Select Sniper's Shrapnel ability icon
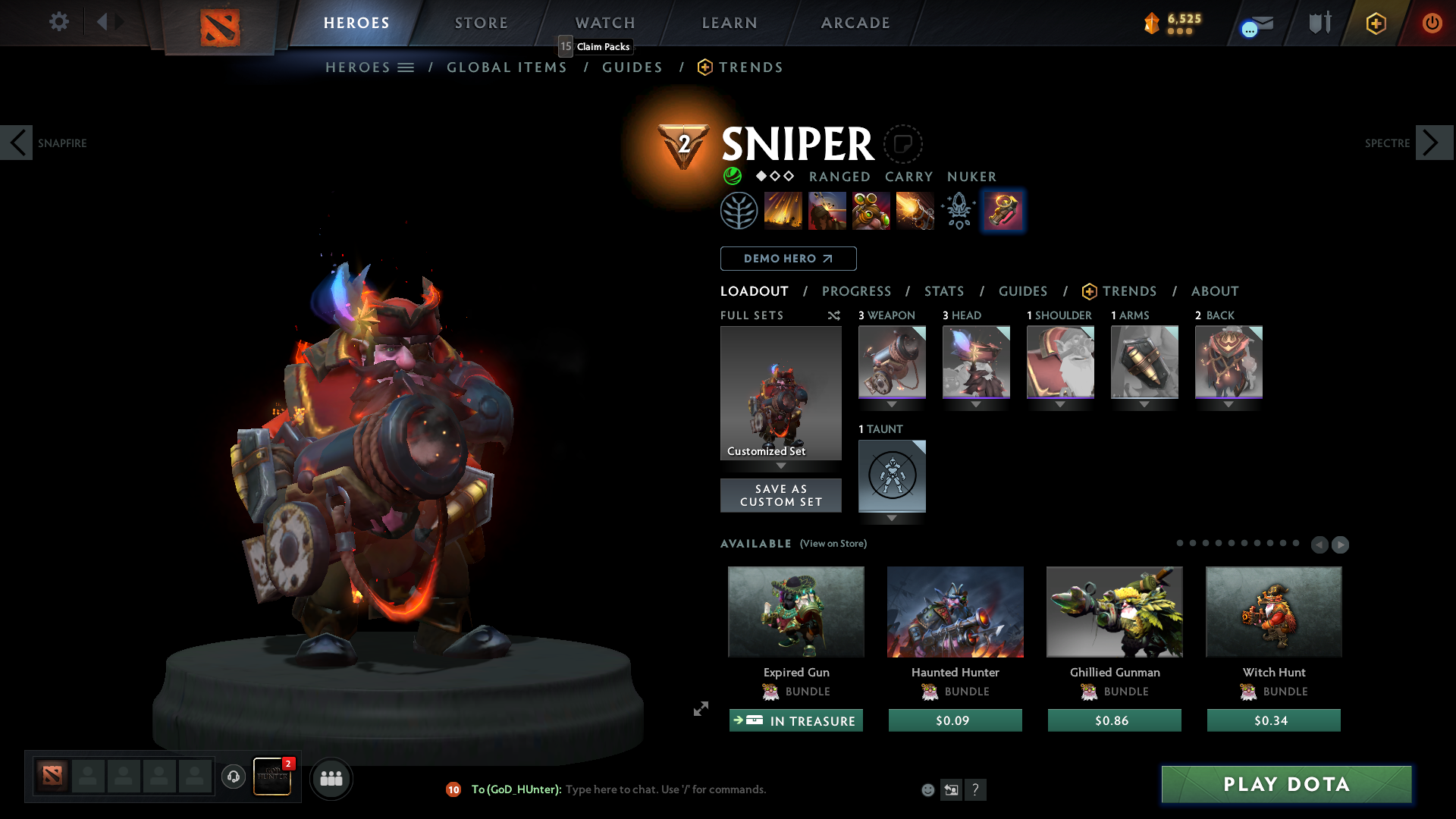1456x819 pixels. (783, 210)
